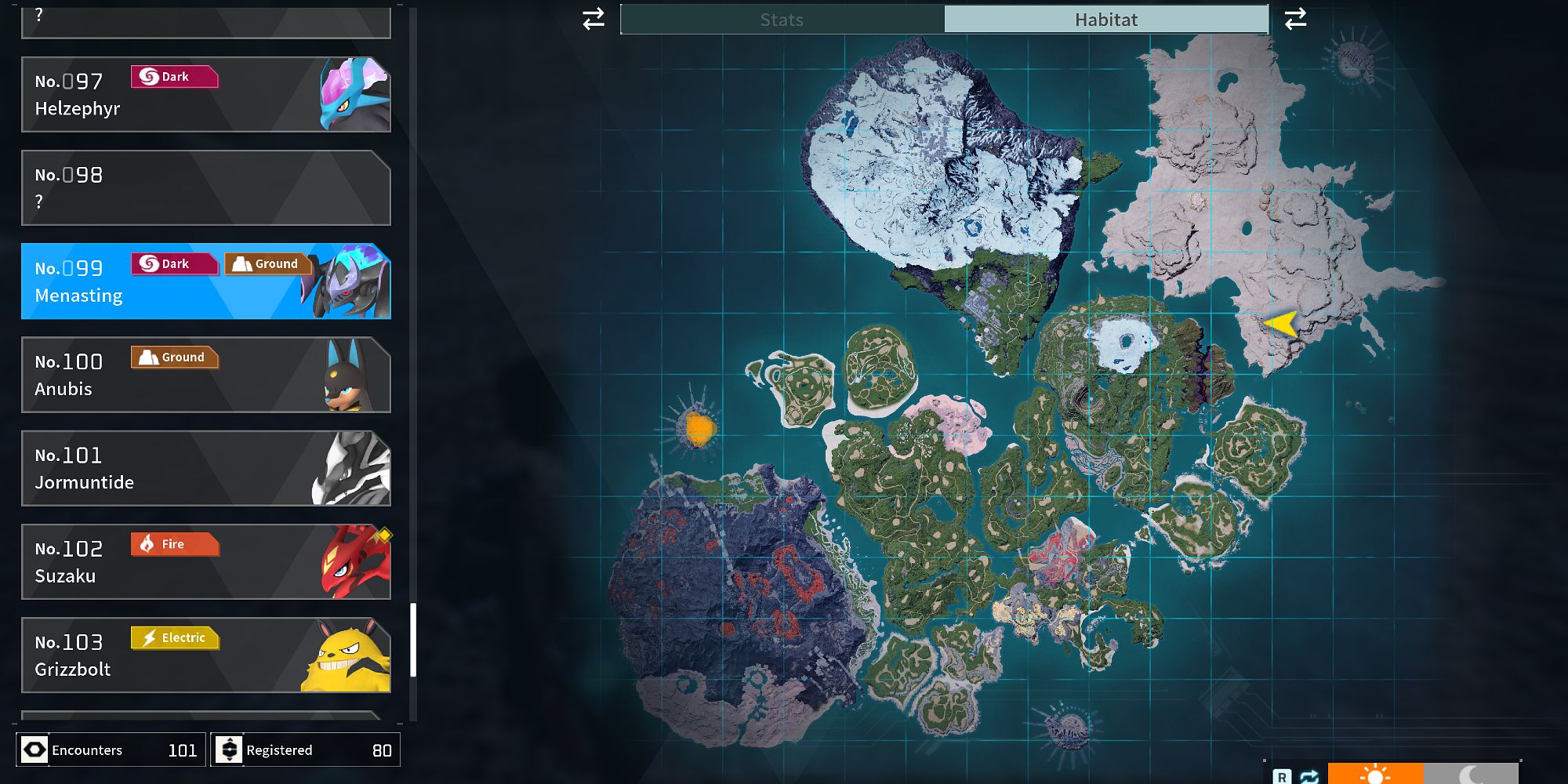Show daytime habitat with sun toggle

coord(1375,774)
